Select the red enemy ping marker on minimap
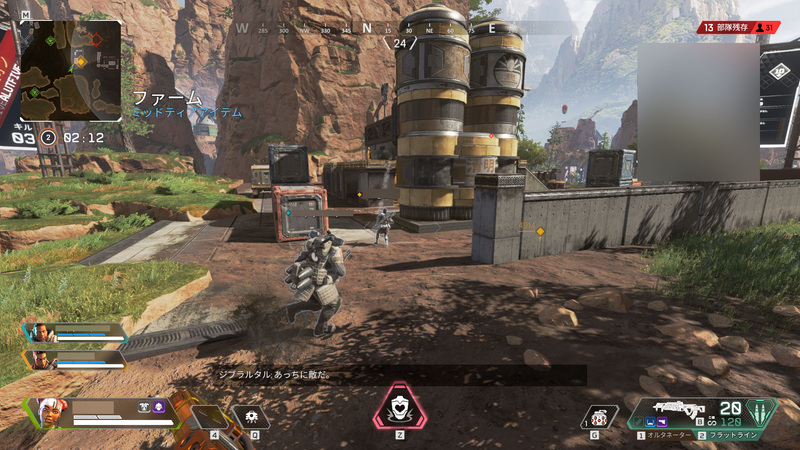The image size is (800, 450). click(x=96, y=41)
